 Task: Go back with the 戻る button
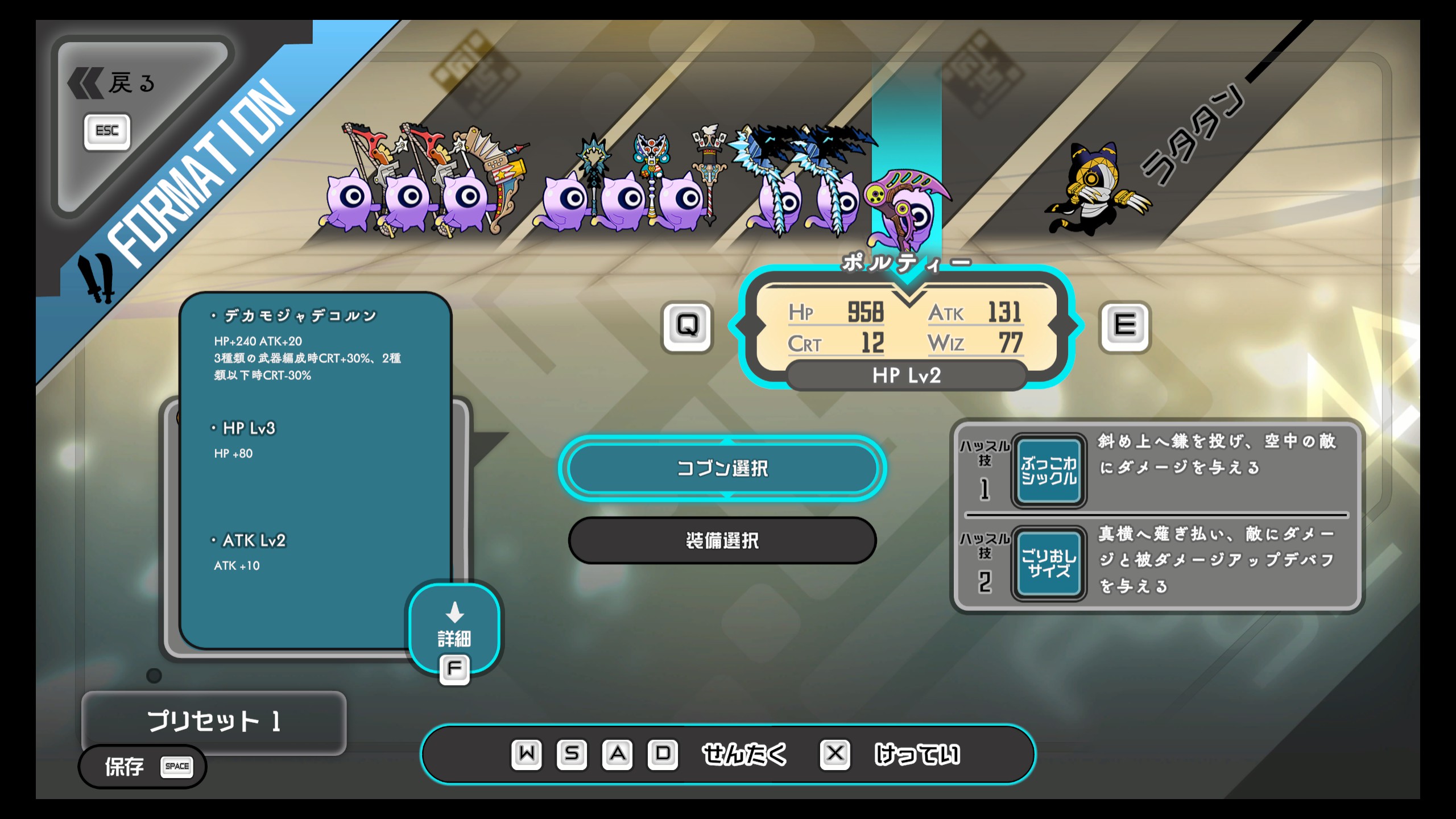pyautogui.click(x=114, y=84)
